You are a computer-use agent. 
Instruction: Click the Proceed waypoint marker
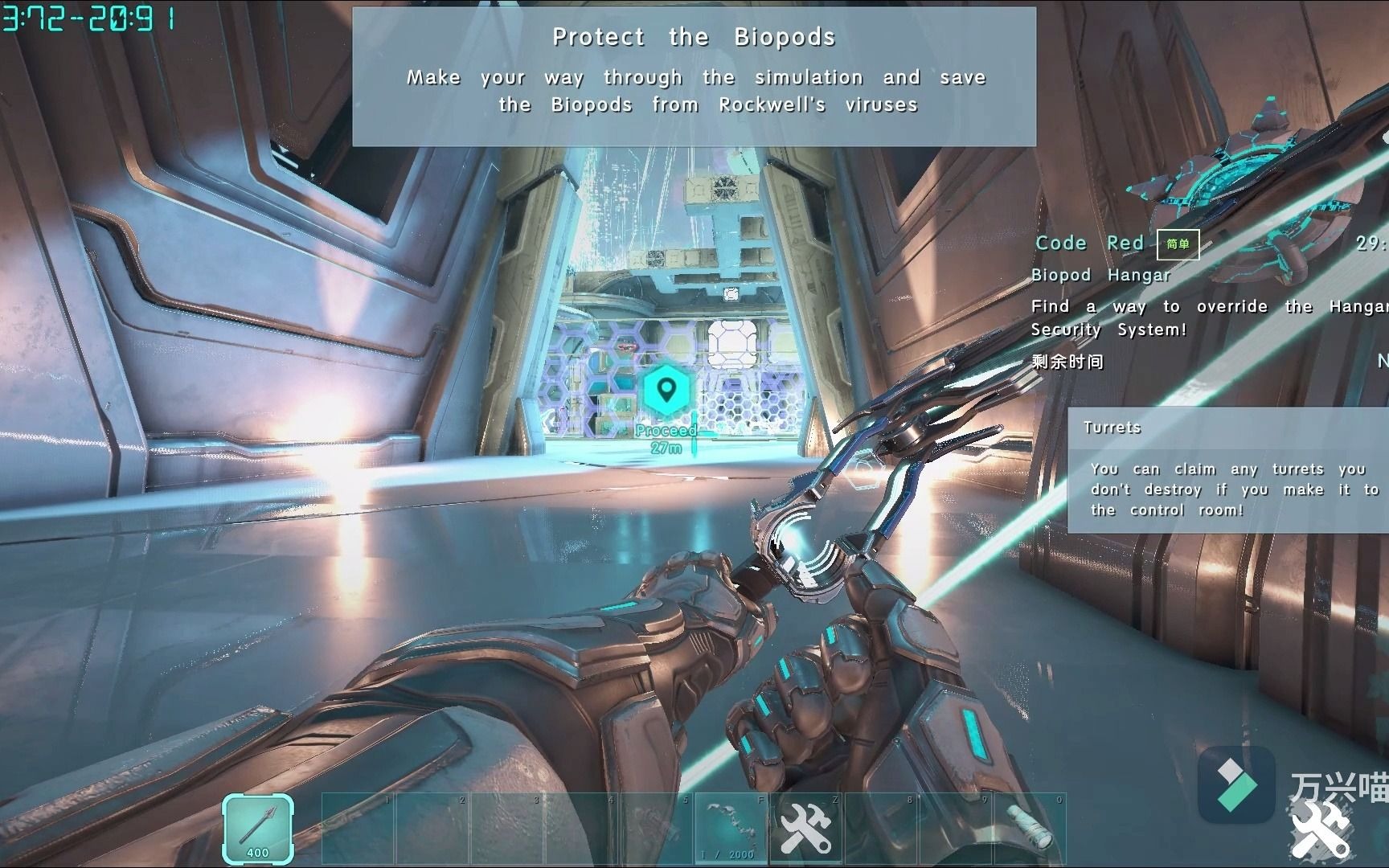point(666,391)
